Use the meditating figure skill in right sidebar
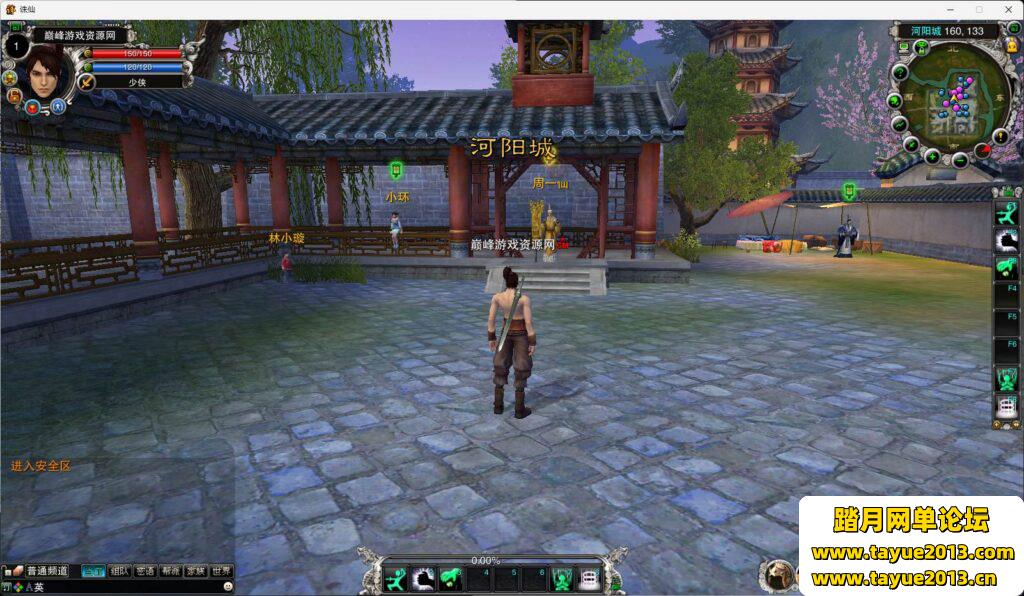 click(1006, 379)
